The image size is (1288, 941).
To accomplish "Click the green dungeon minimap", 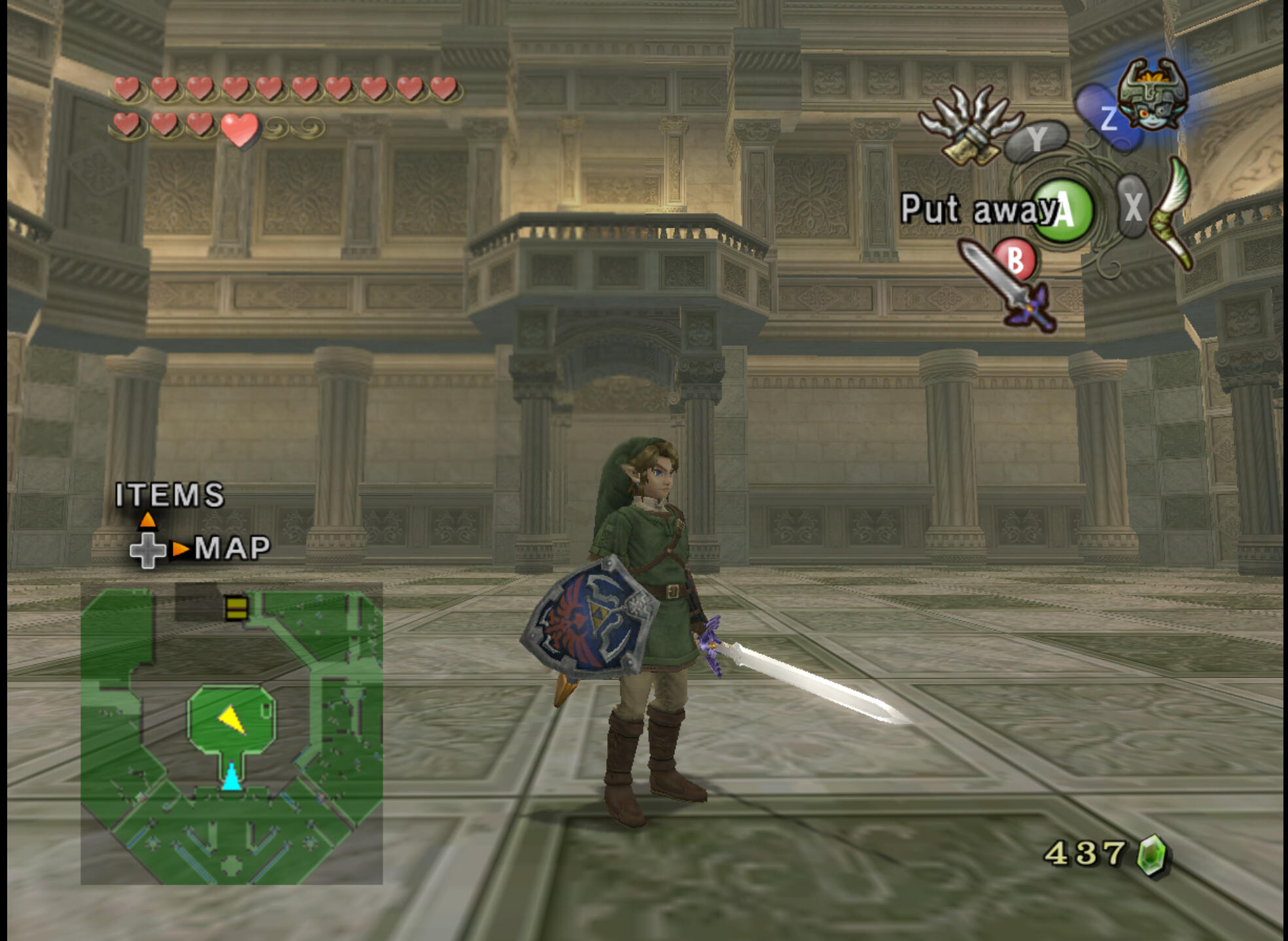I will (x=232, y=733).
